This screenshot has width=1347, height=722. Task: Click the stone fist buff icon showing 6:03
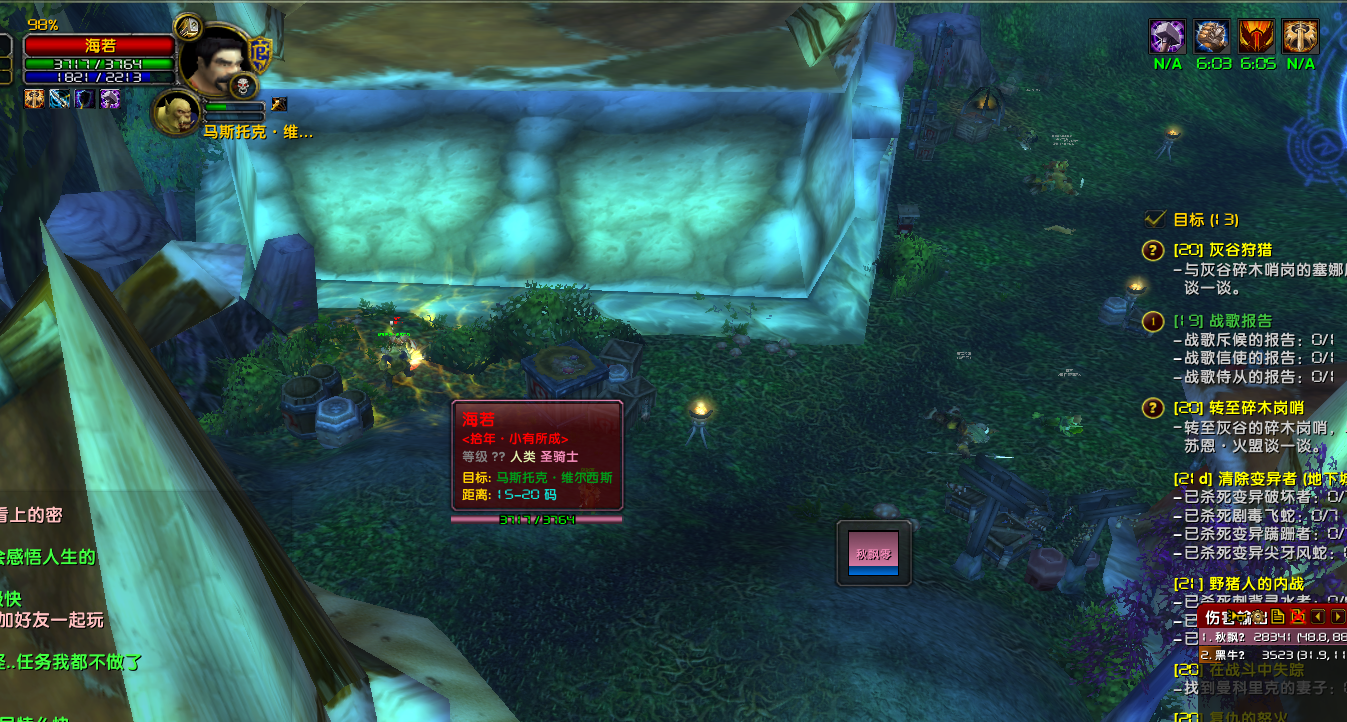click(1212, 37)
